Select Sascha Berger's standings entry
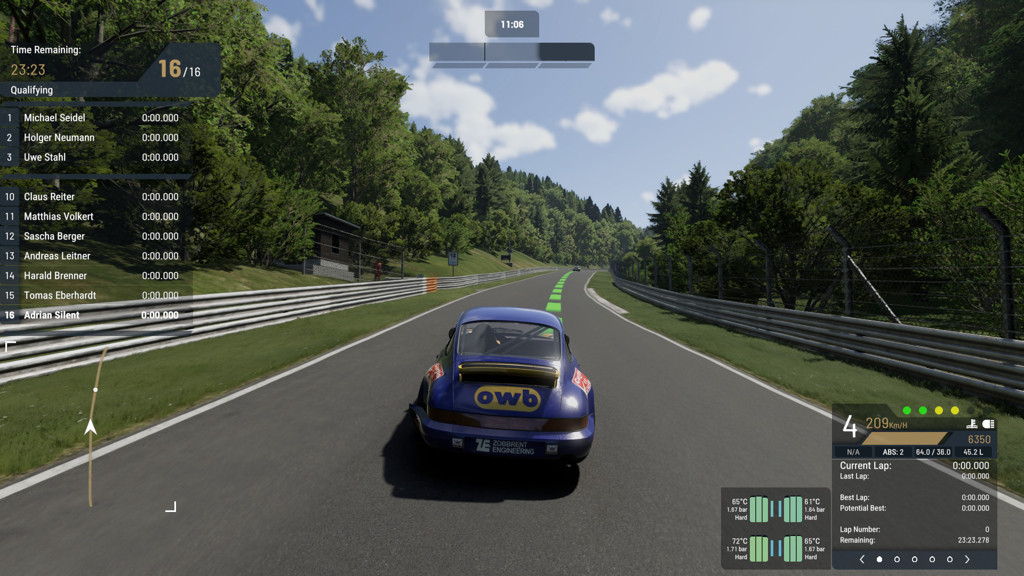Image resolution: width=1024 pixels, height=576 pixels. click(x=96, y=236)
